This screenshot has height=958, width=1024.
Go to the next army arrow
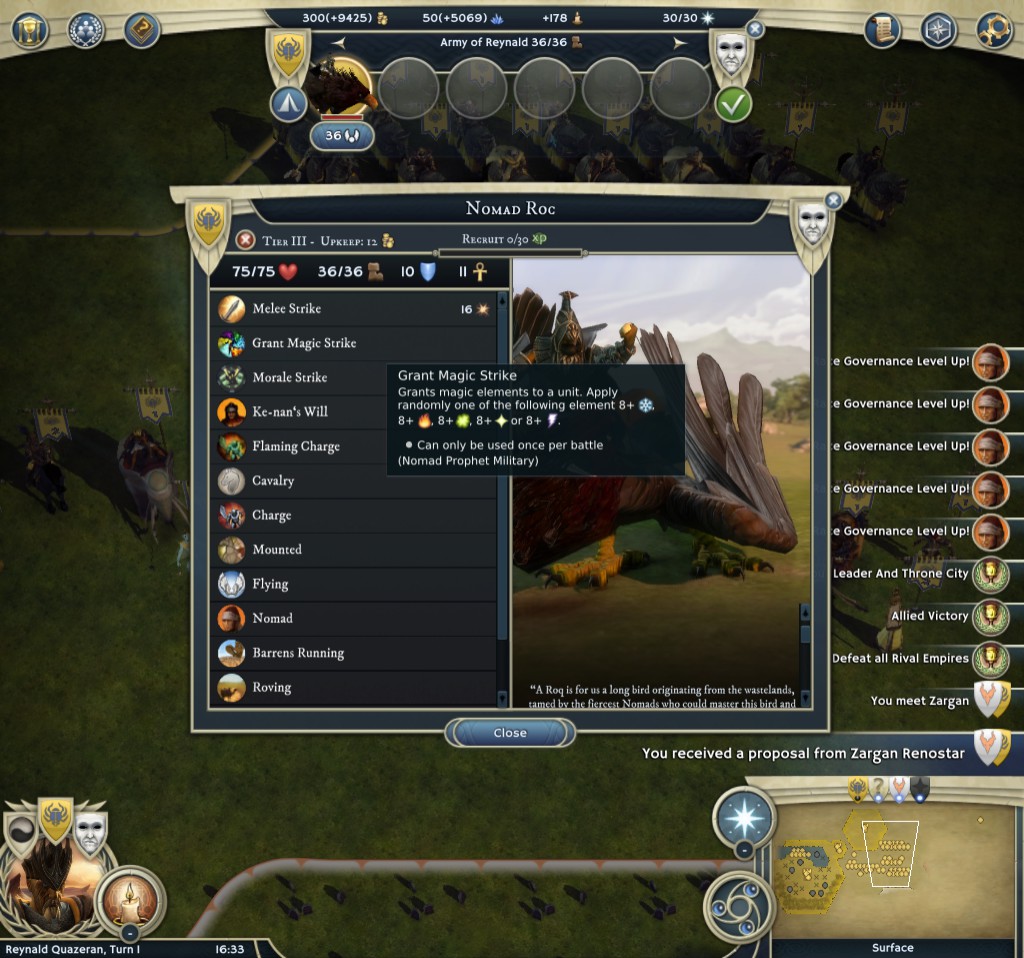pos(680,43)
